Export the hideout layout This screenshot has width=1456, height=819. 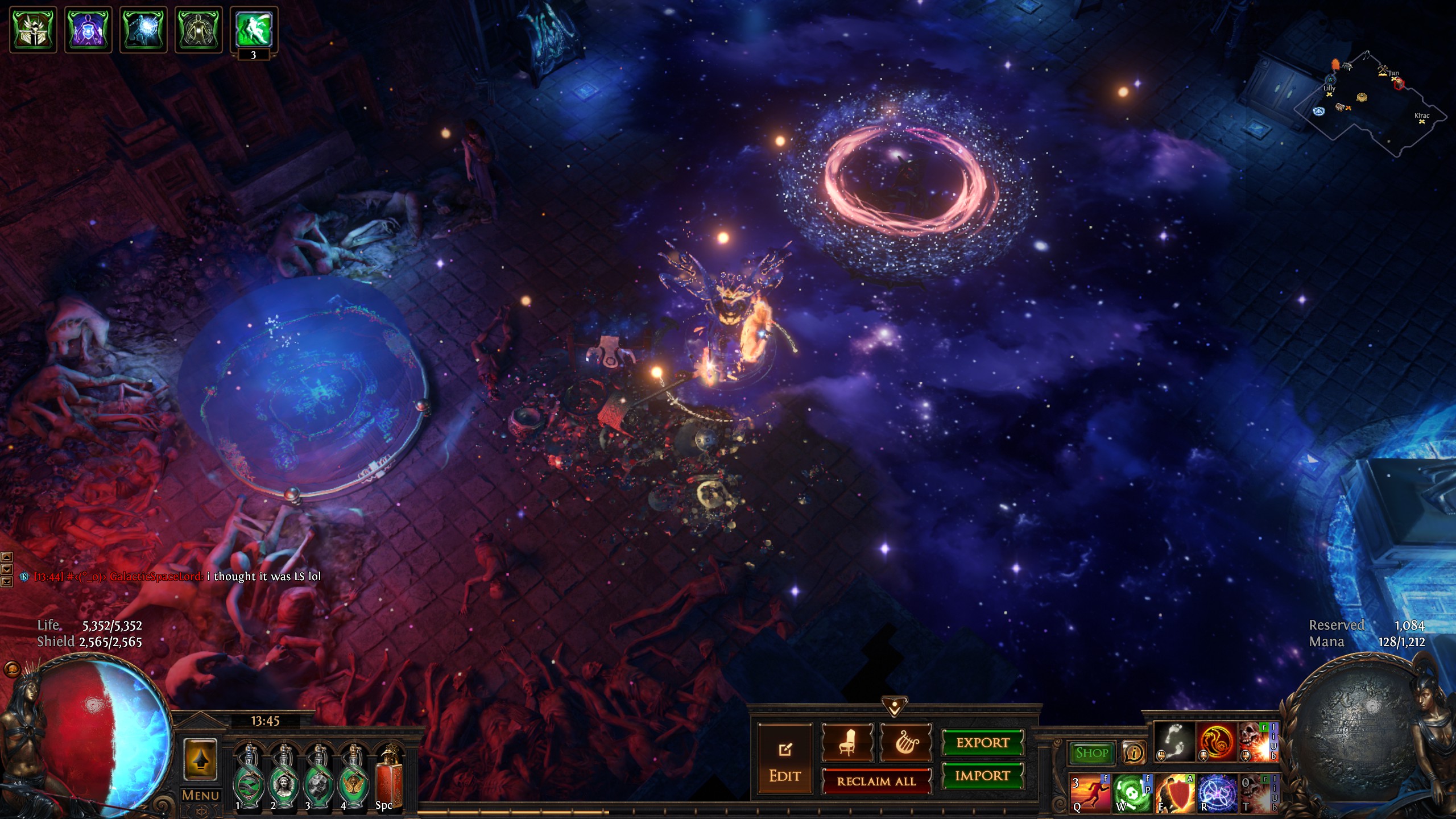point(982,743)
